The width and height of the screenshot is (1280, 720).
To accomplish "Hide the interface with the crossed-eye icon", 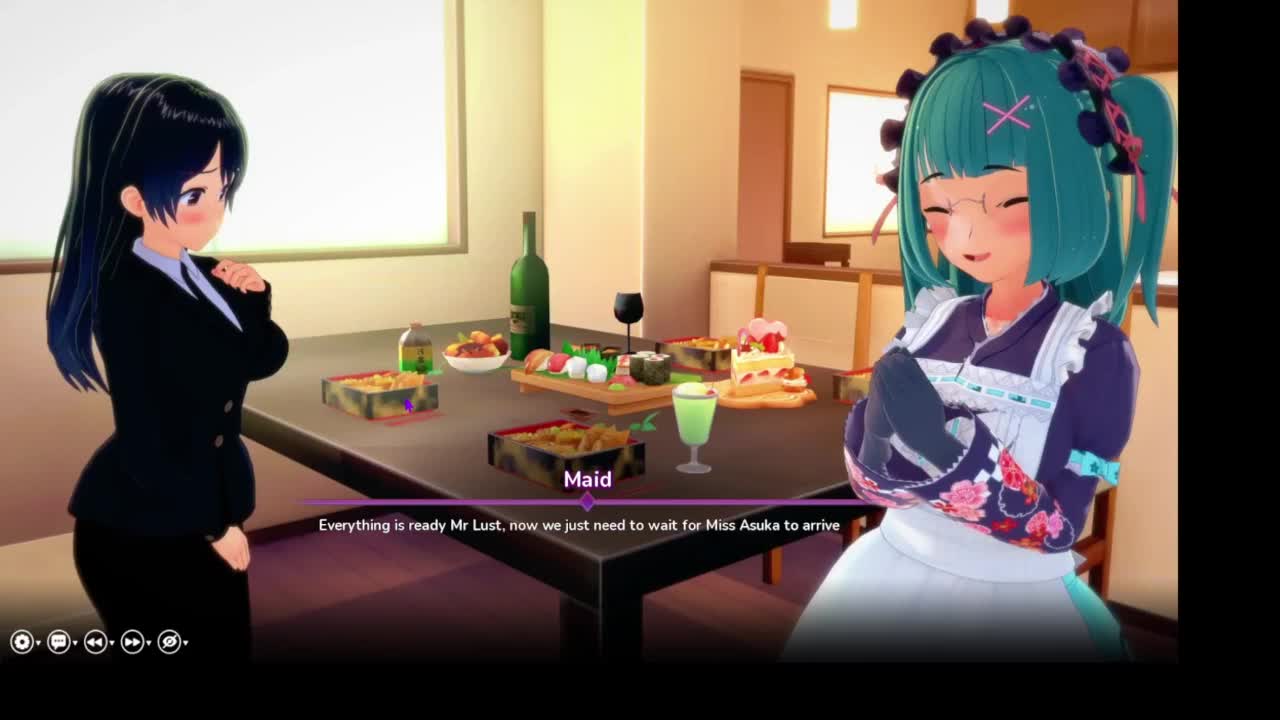I will tap(169, 642).
